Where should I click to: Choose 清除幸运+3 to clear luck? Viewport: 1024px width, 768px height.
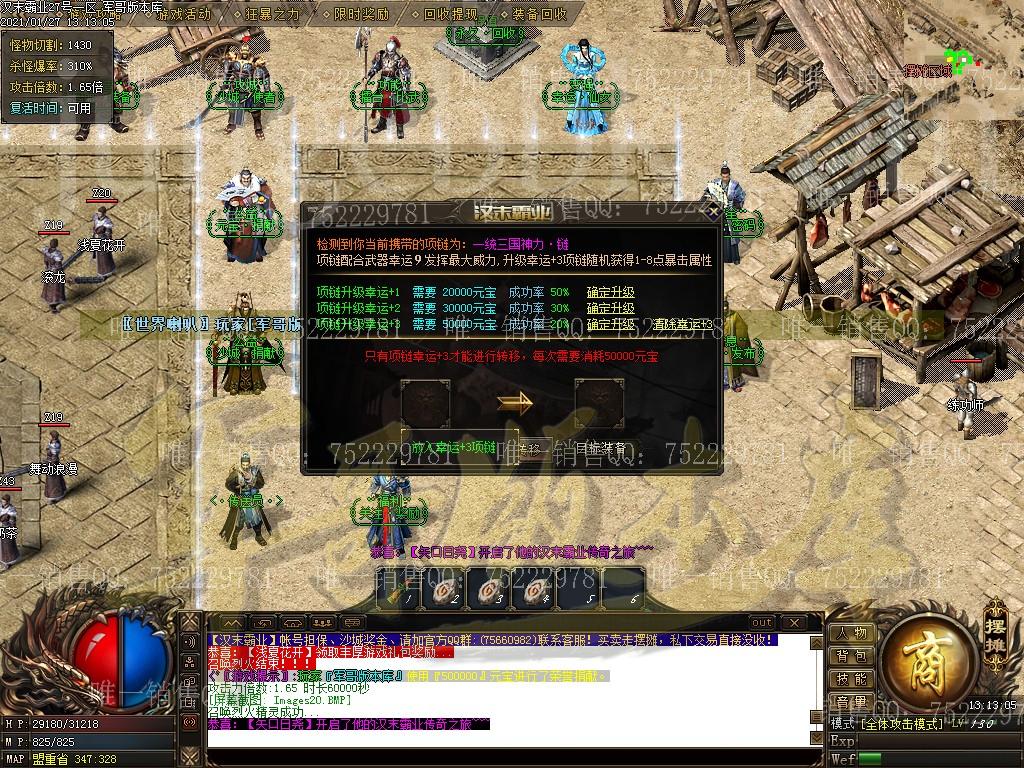coord(683,325)
